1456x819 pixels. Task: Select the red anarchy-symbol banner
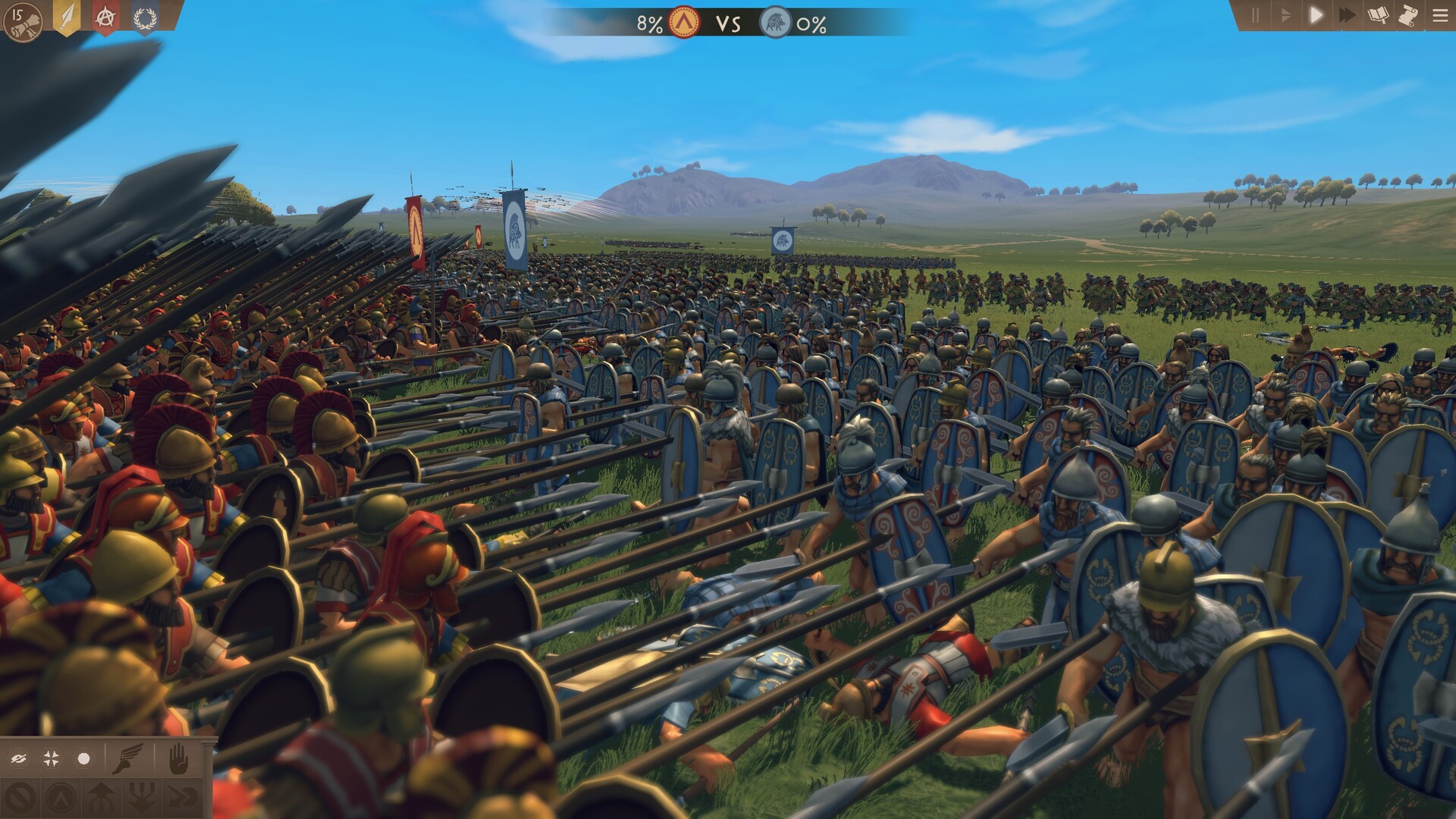tap(105, 17)
